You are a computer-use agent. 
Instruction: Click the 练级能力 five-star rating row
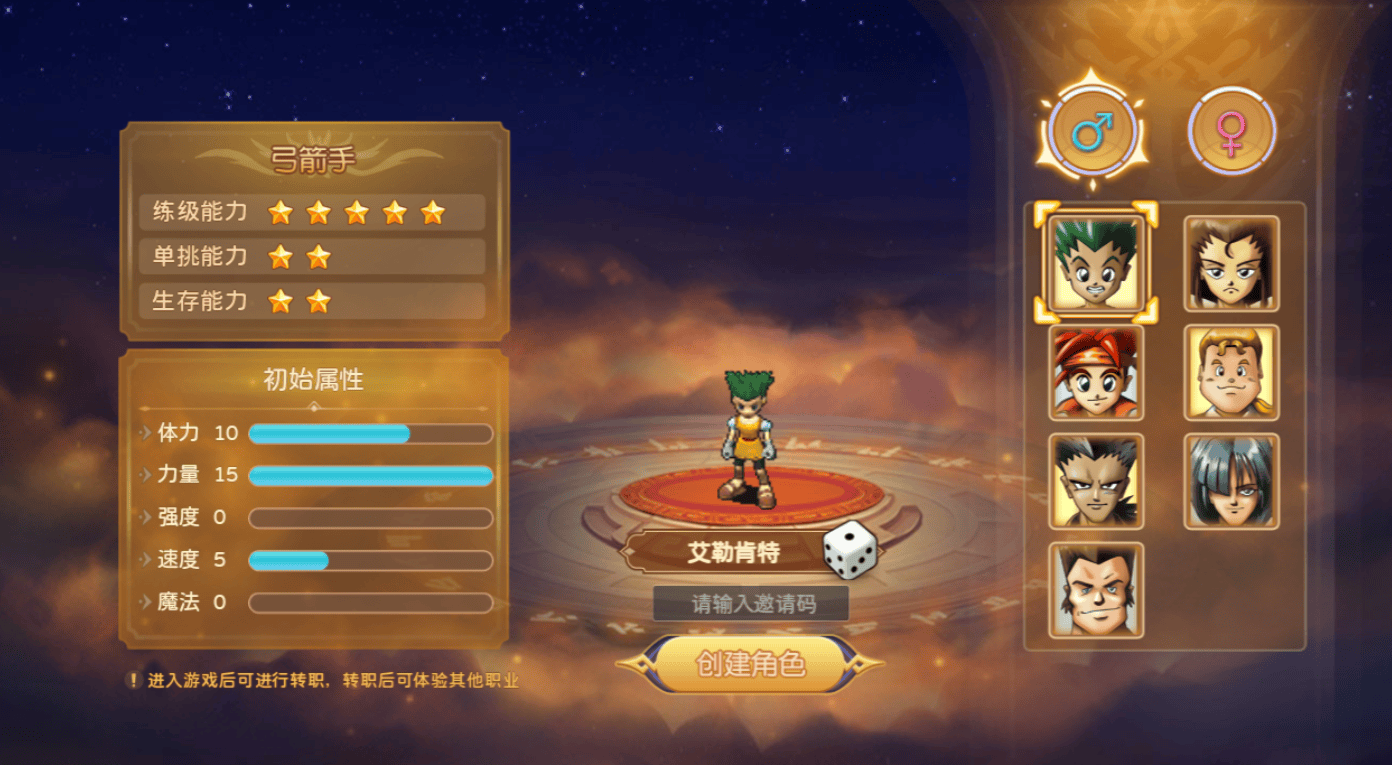[310, 212]
